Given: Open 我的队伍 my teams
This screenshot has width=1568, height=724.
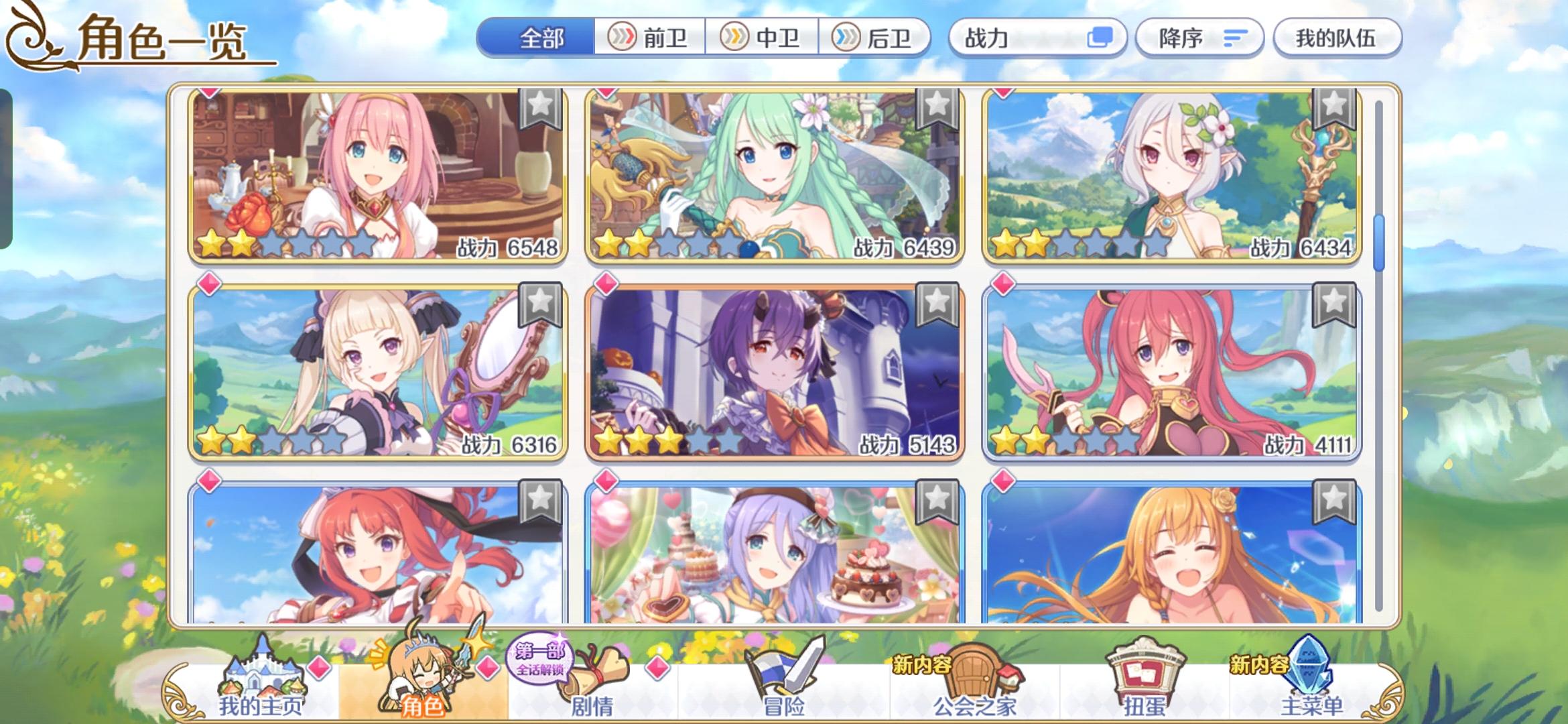Looking at the screenshot, I should click(1336, 38).
